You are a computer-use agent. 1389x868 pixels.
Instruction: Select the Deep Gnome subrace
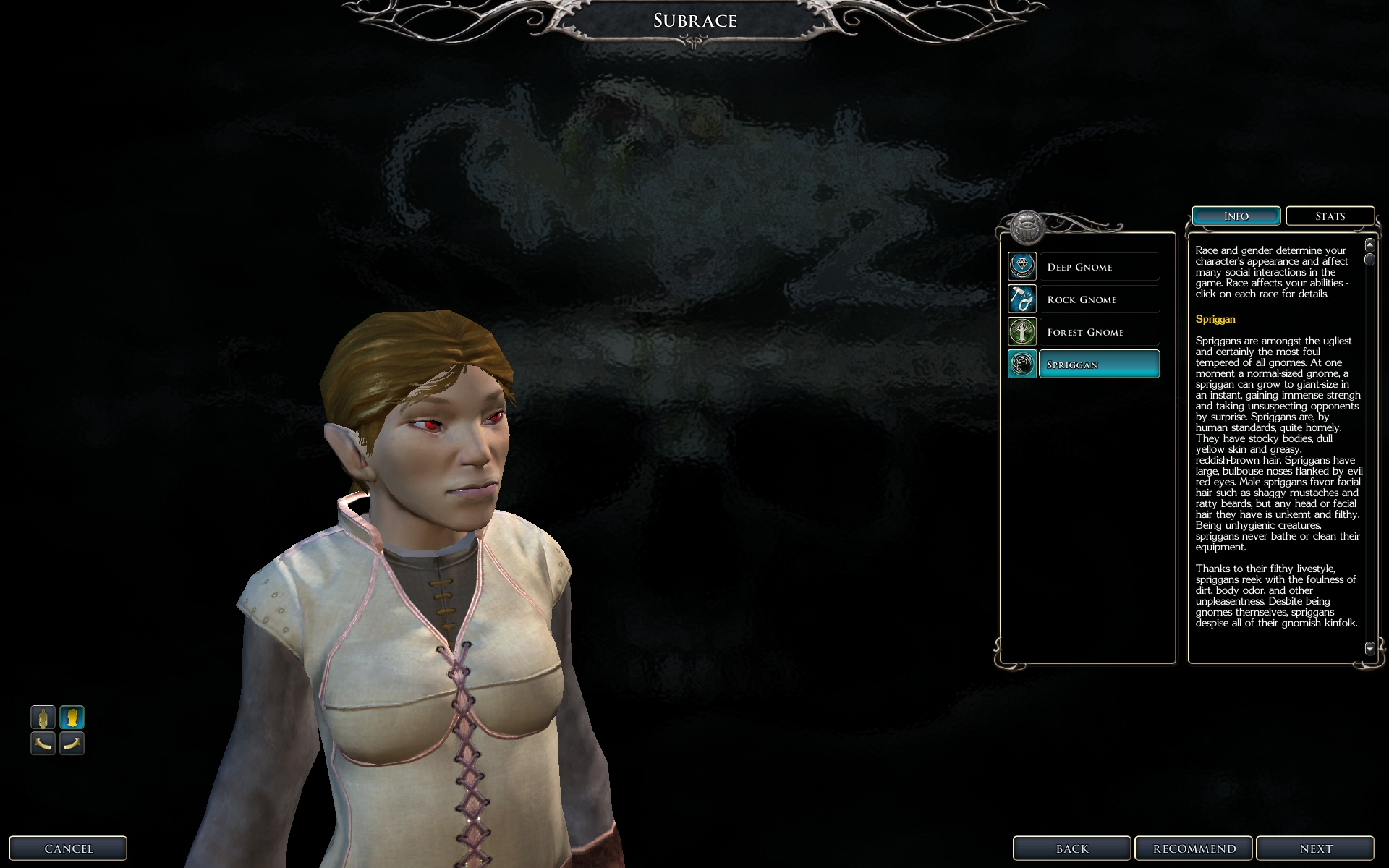click(x=1098, y=267)
